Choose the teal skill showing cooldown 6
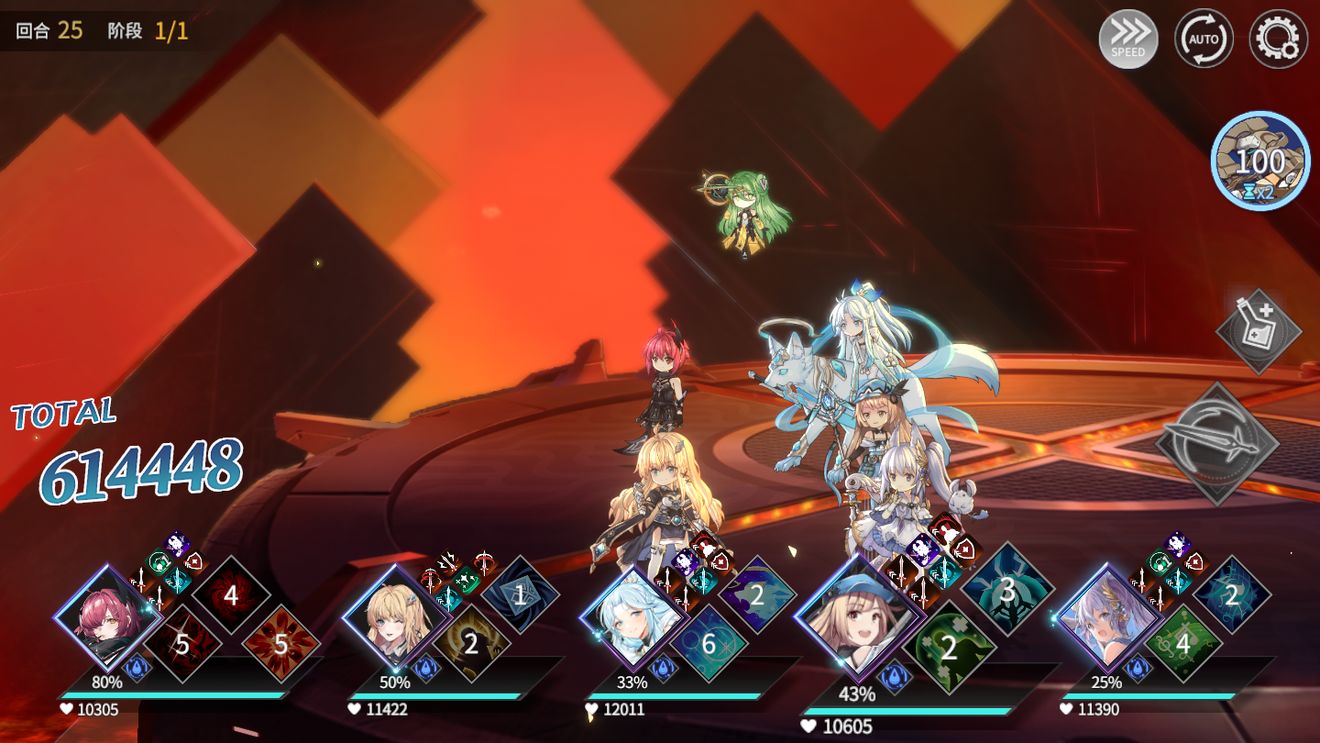The image size is (1320, 743). [x=708, y=644]
